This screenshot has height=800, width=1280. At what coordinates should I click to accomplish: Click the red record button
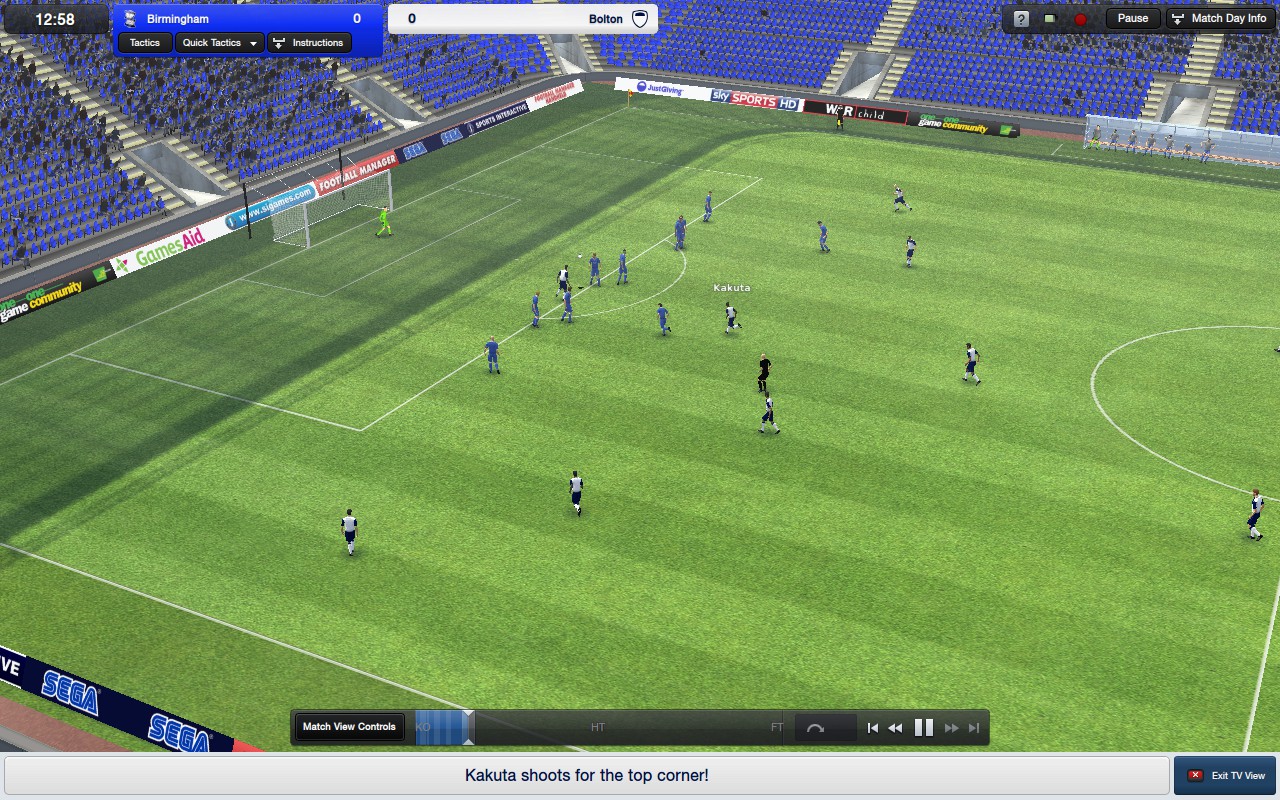coord(1080,19)
